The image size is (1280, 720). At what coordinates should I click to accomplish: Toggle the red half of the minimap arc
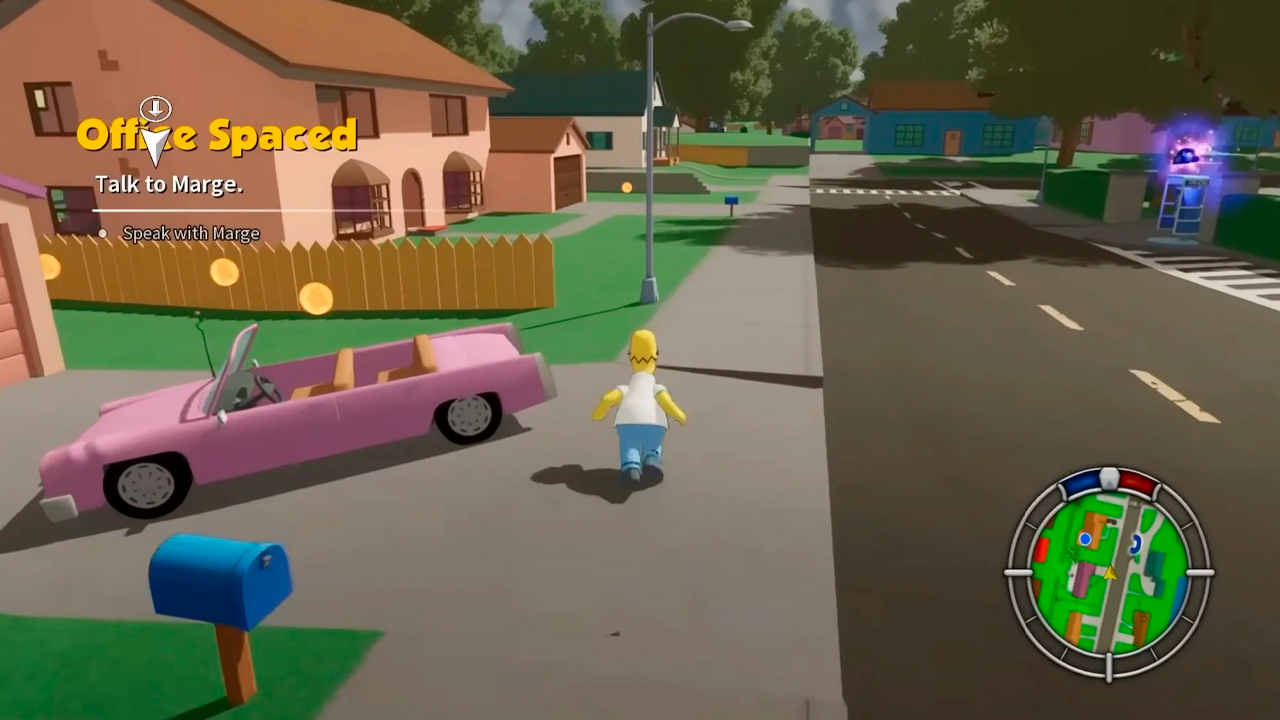(x=1137, y=483)
